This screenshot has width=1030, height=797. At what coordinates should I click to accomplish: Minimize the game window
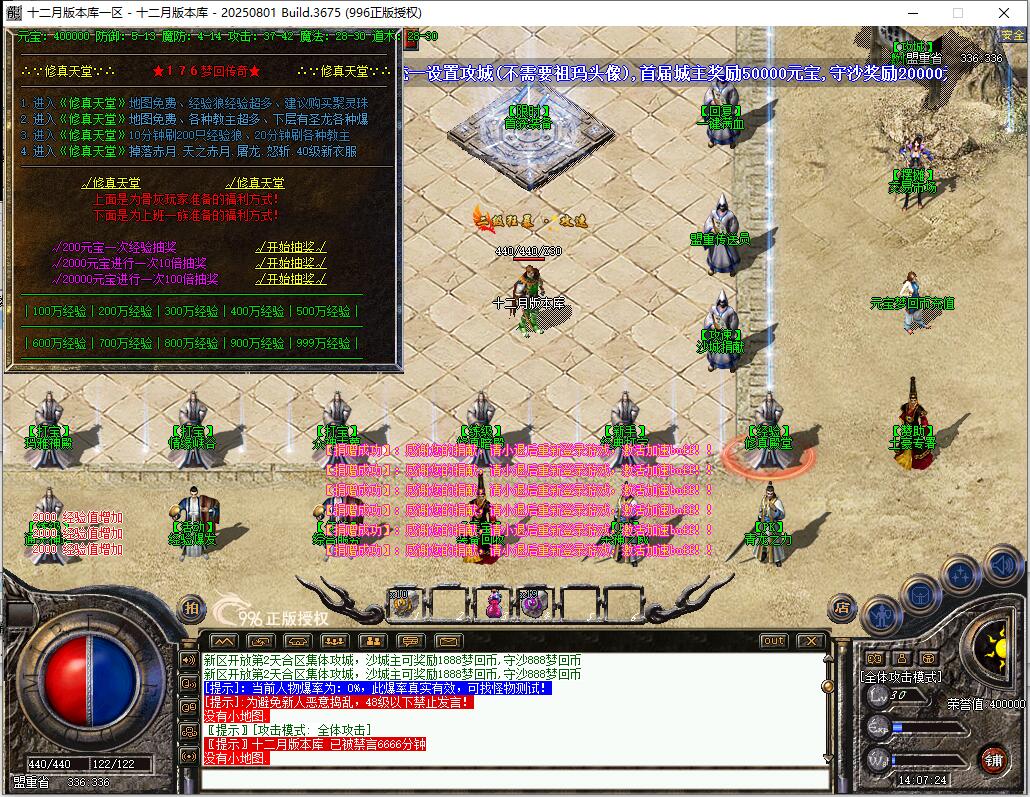click(x=913, y=13)
